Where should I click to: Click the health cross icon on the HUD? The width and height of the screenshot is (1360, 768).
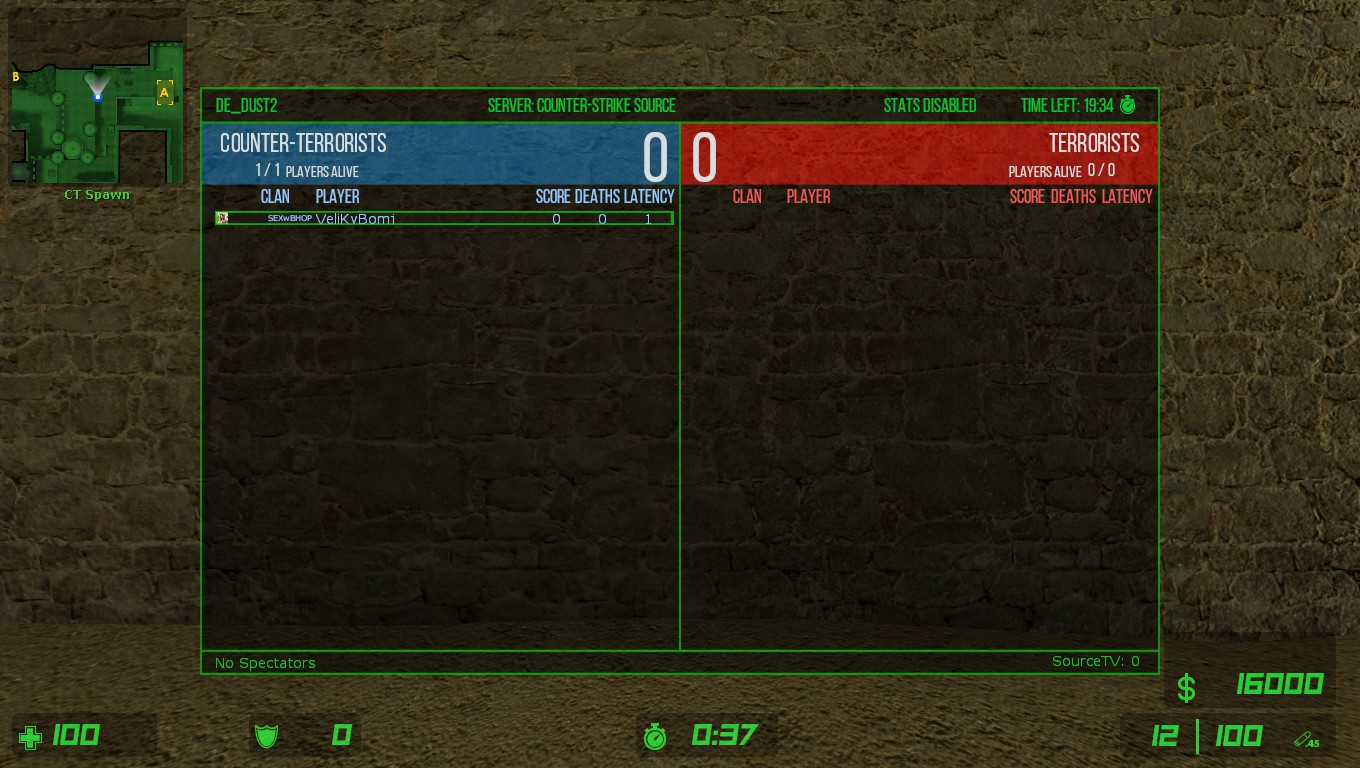pyautogui.click(x=30, y=736)
